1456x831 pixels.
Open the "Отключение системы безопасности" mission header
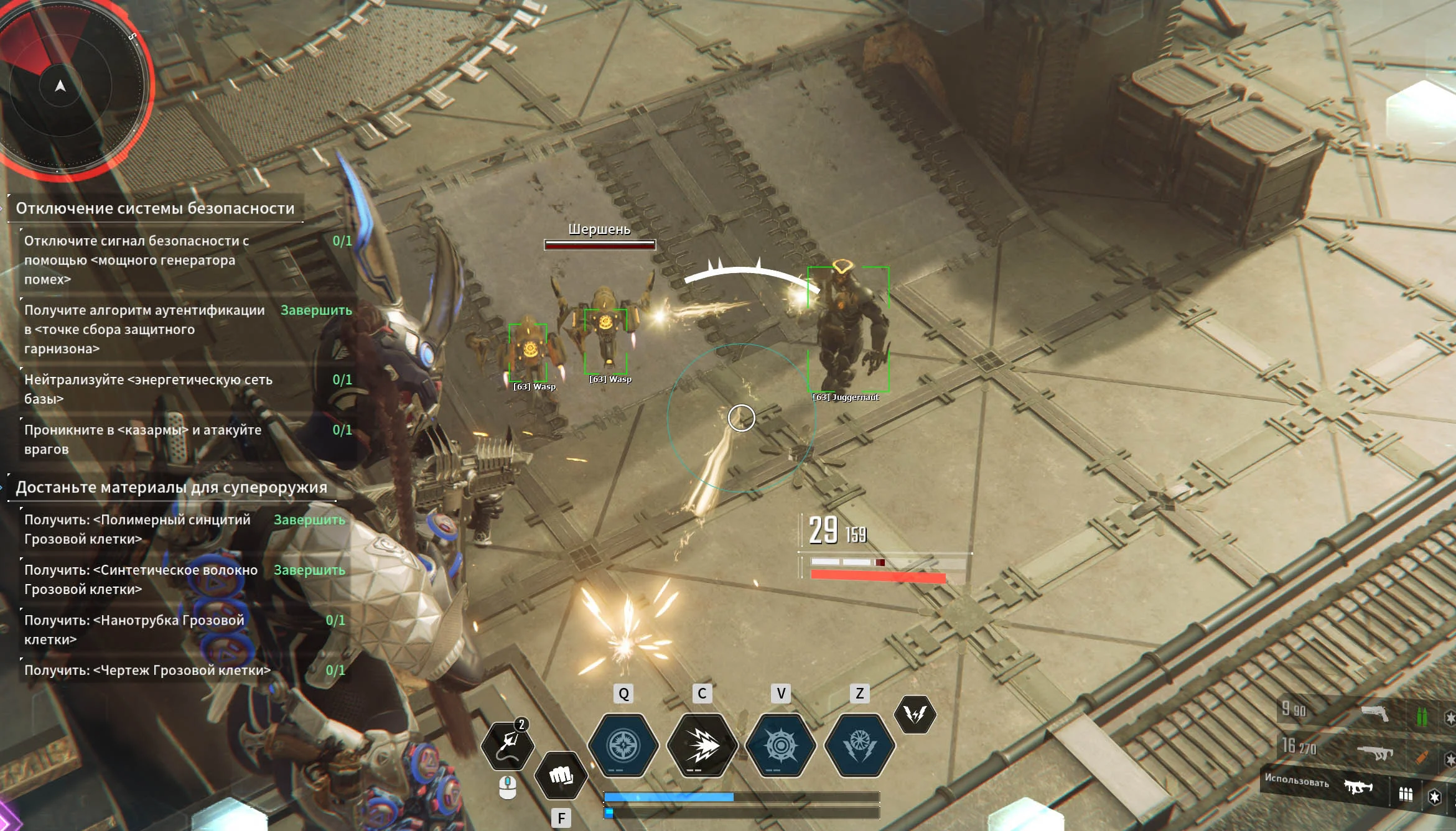[x=155, y=208]
